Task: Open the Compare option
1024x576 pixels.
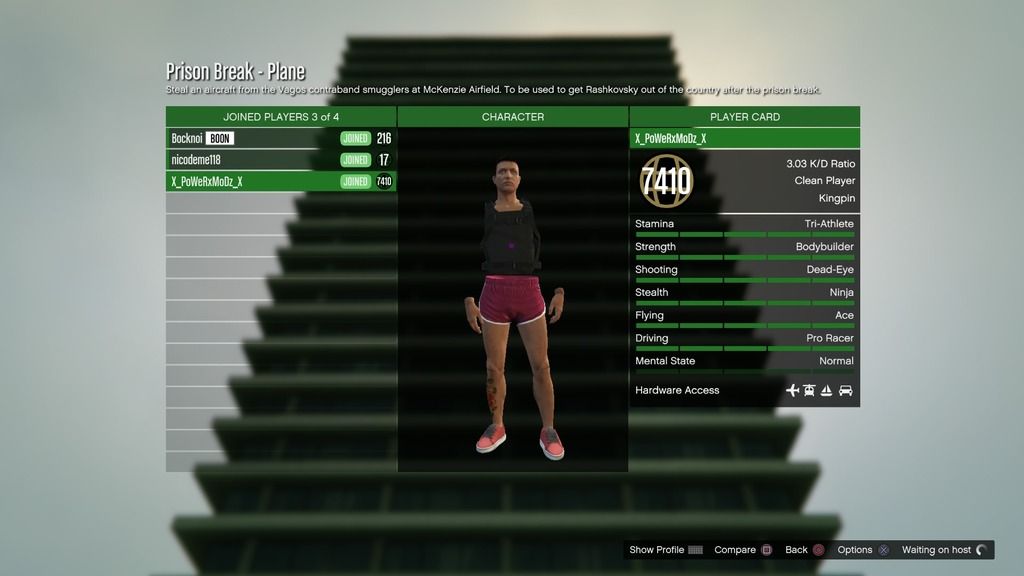Action: (743, 550)
